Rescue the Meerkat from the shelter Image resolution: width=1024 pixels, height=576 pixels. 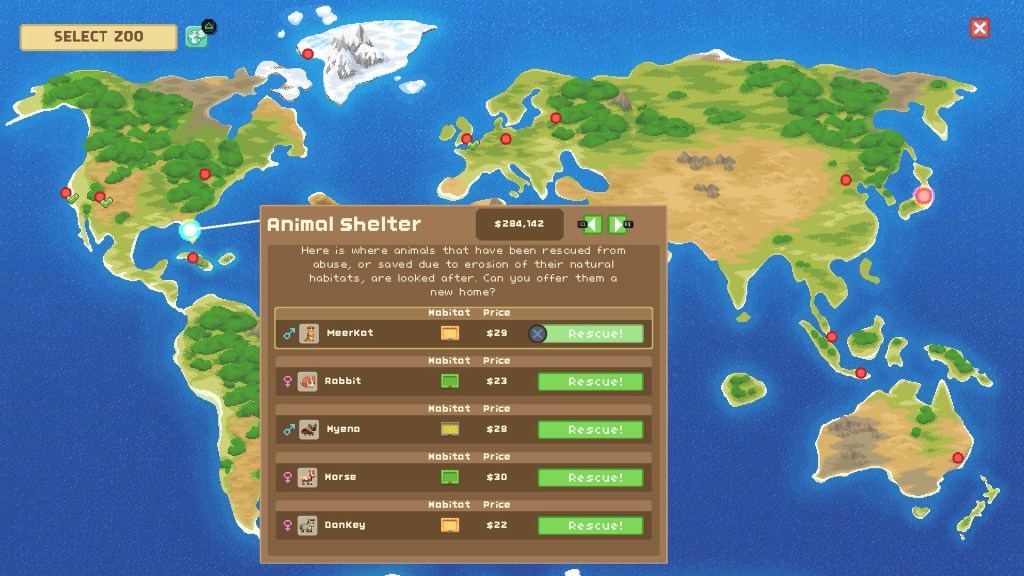[591, 334]
